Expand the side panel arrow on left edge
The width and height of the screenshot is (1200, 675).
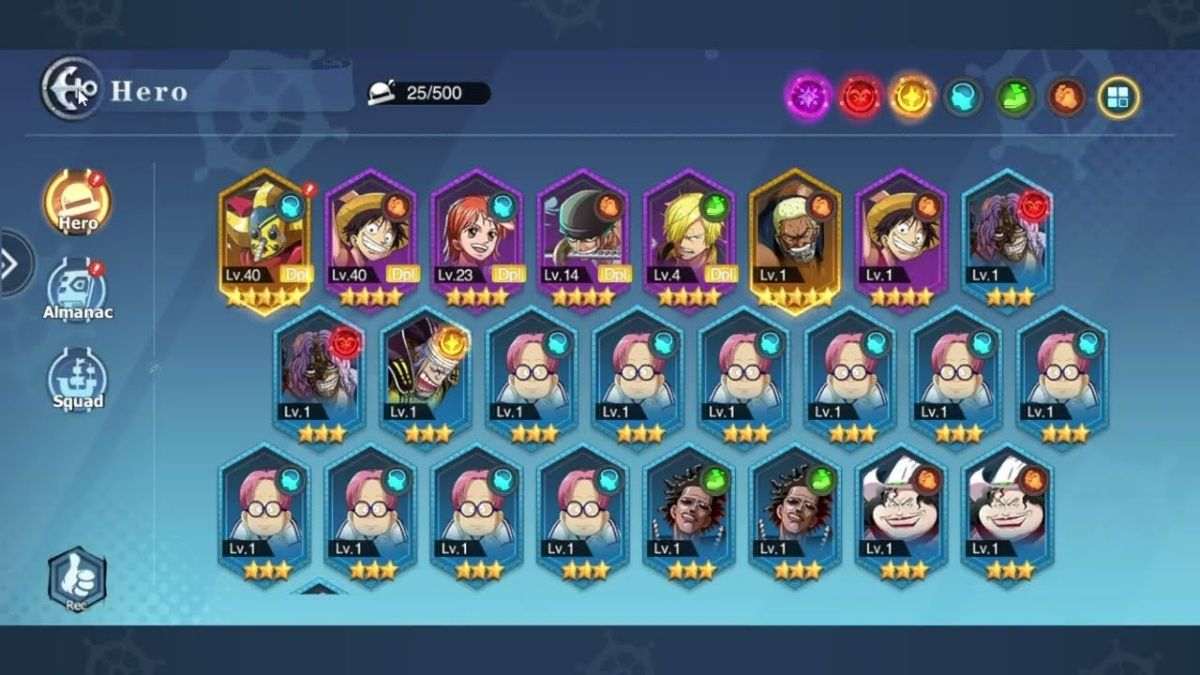click(12, 264)
